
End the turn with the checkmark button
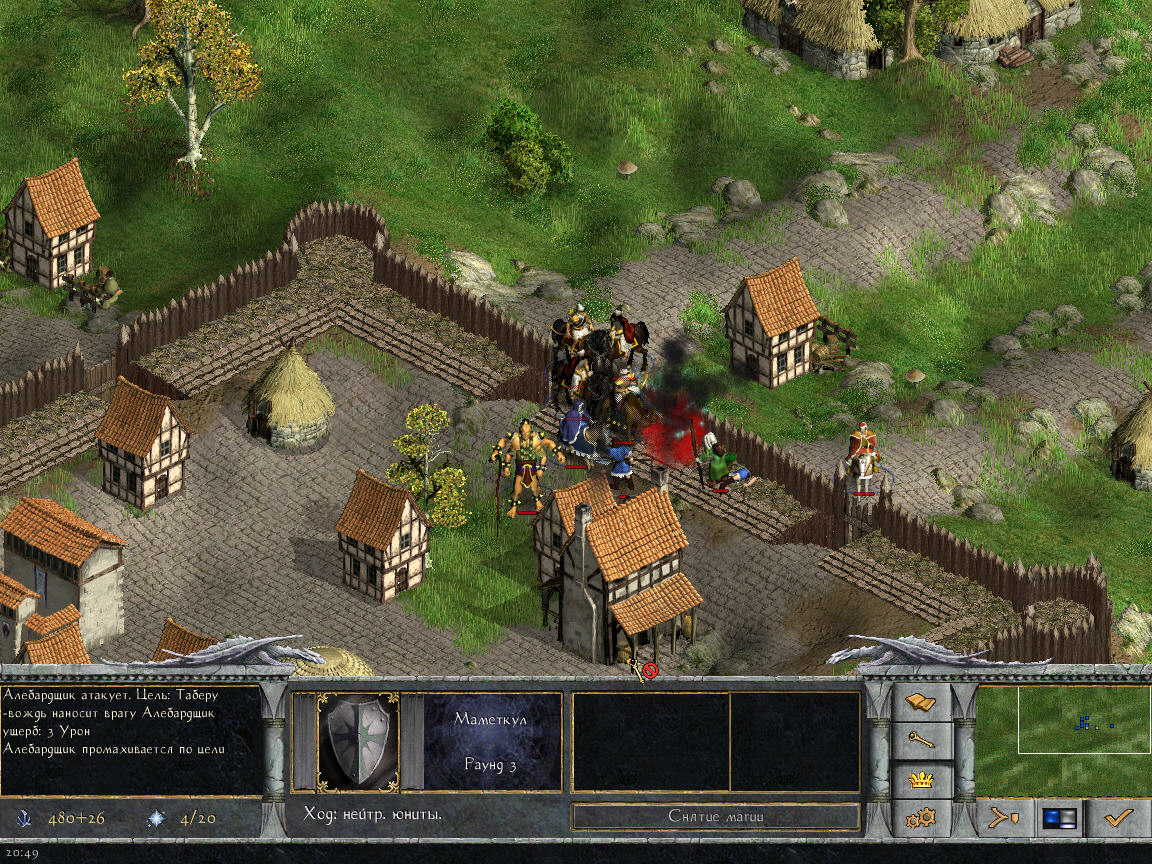1117,818
